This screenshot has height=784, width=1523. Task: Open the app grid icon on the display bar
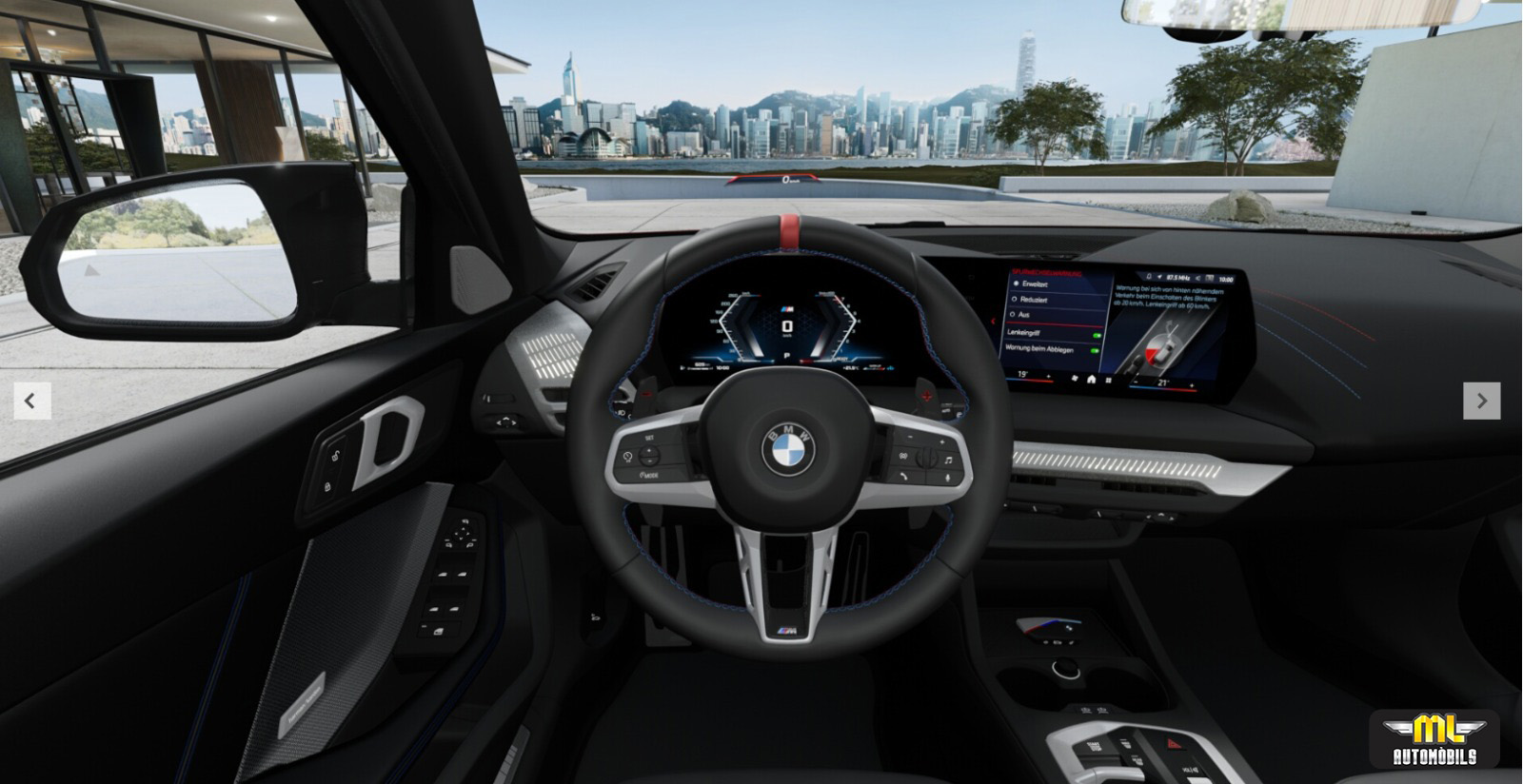[1108, 380]
